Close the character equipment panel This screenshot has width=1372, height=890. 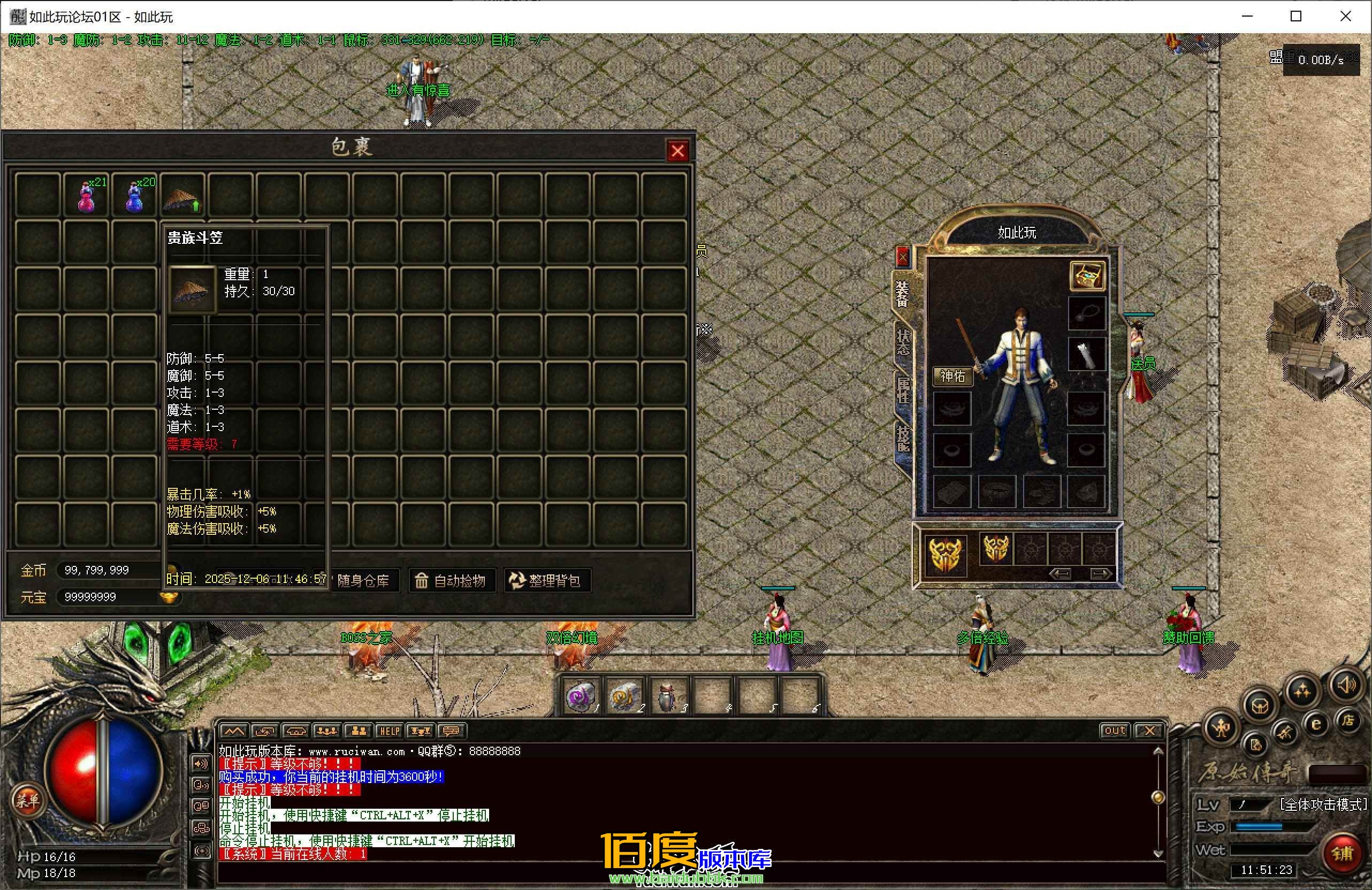click(x=902, y=256)
